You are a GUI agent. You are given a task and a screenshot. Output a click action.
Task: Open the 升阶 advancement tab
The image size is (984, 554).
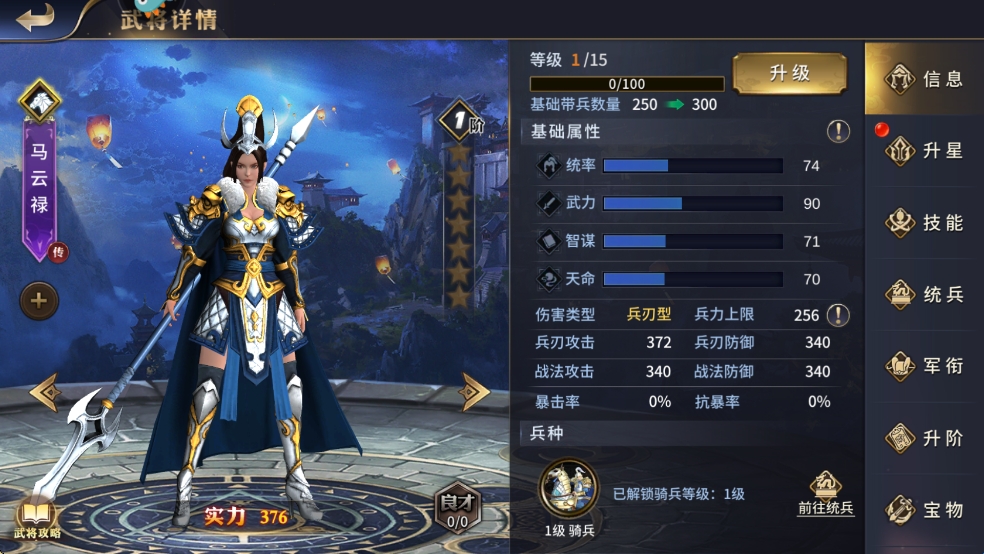[924, 438]
